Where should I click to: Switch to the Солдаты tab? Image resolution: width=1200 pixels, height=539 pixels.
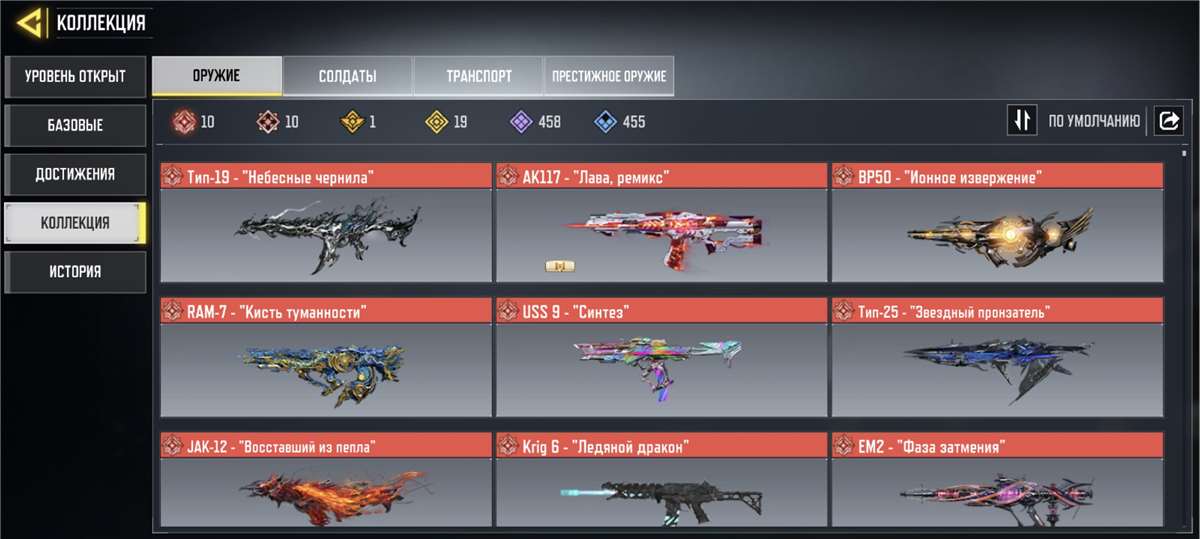347,76
